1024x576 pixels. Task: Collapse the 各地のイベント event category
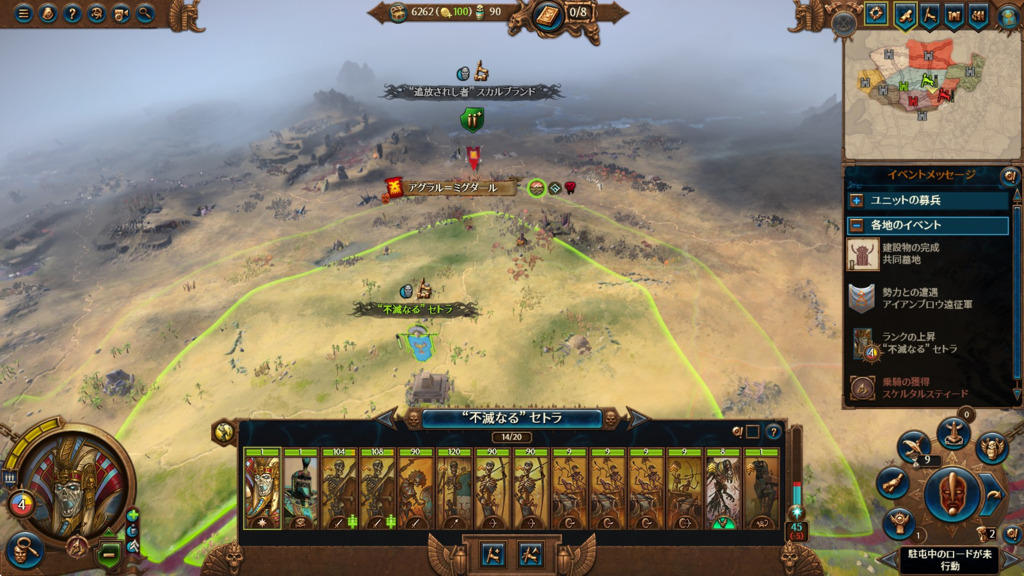(x=856, y=225)
